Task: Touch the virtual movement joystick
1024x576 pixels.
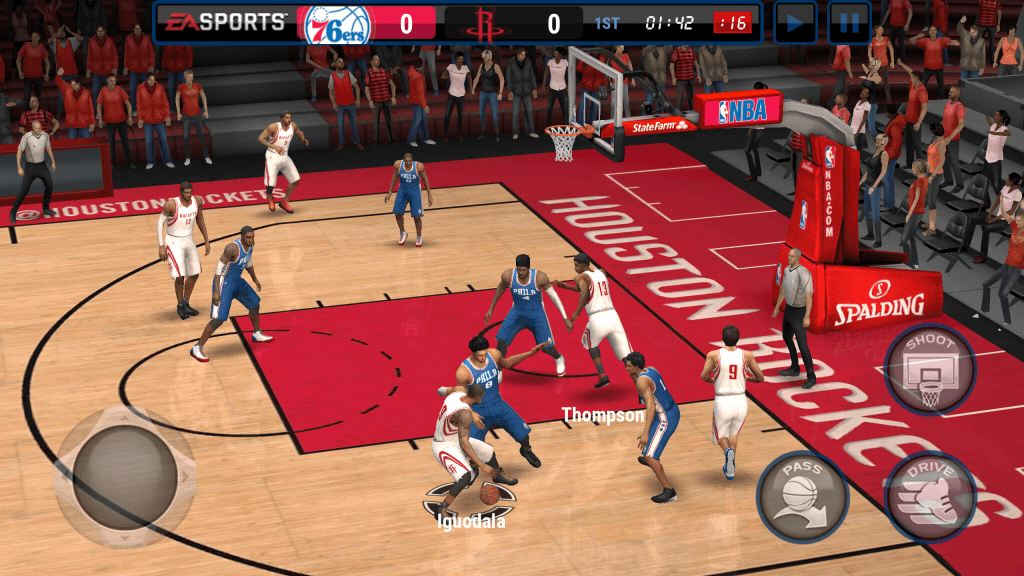Action: tap(125, 477)
